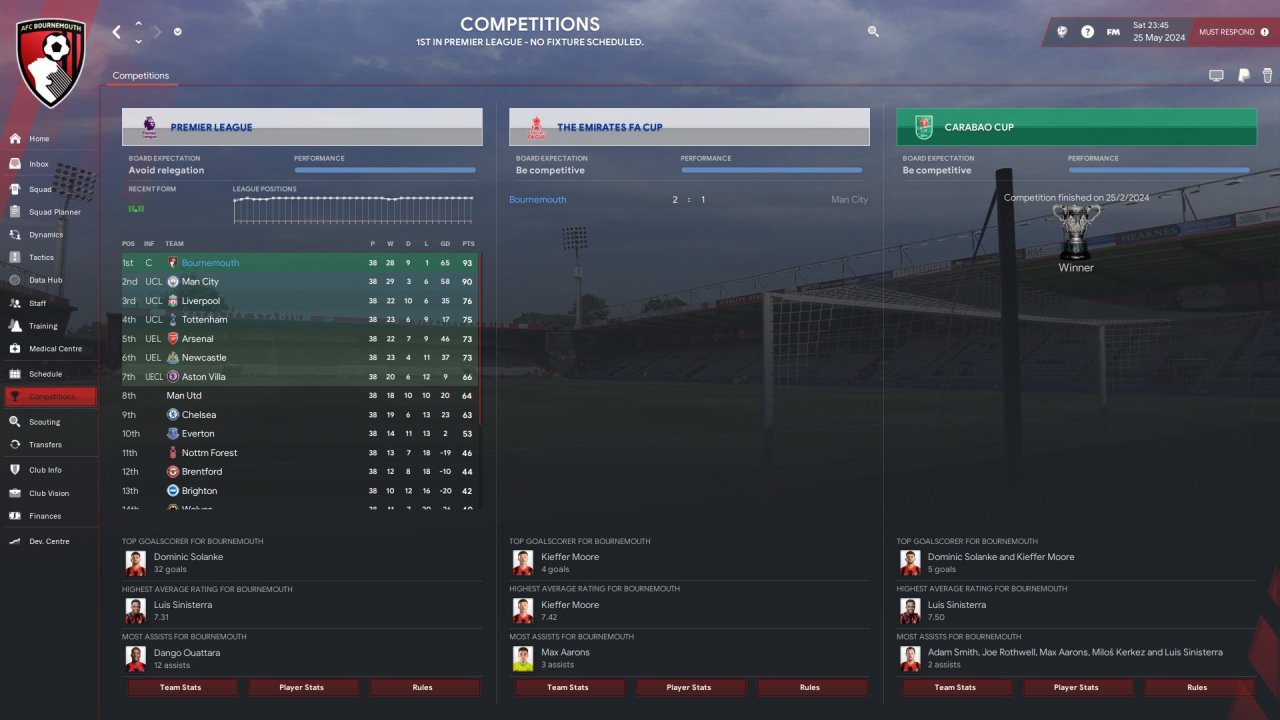
Task: Show the Scouting screen
Action: click(x=44, y=422)
